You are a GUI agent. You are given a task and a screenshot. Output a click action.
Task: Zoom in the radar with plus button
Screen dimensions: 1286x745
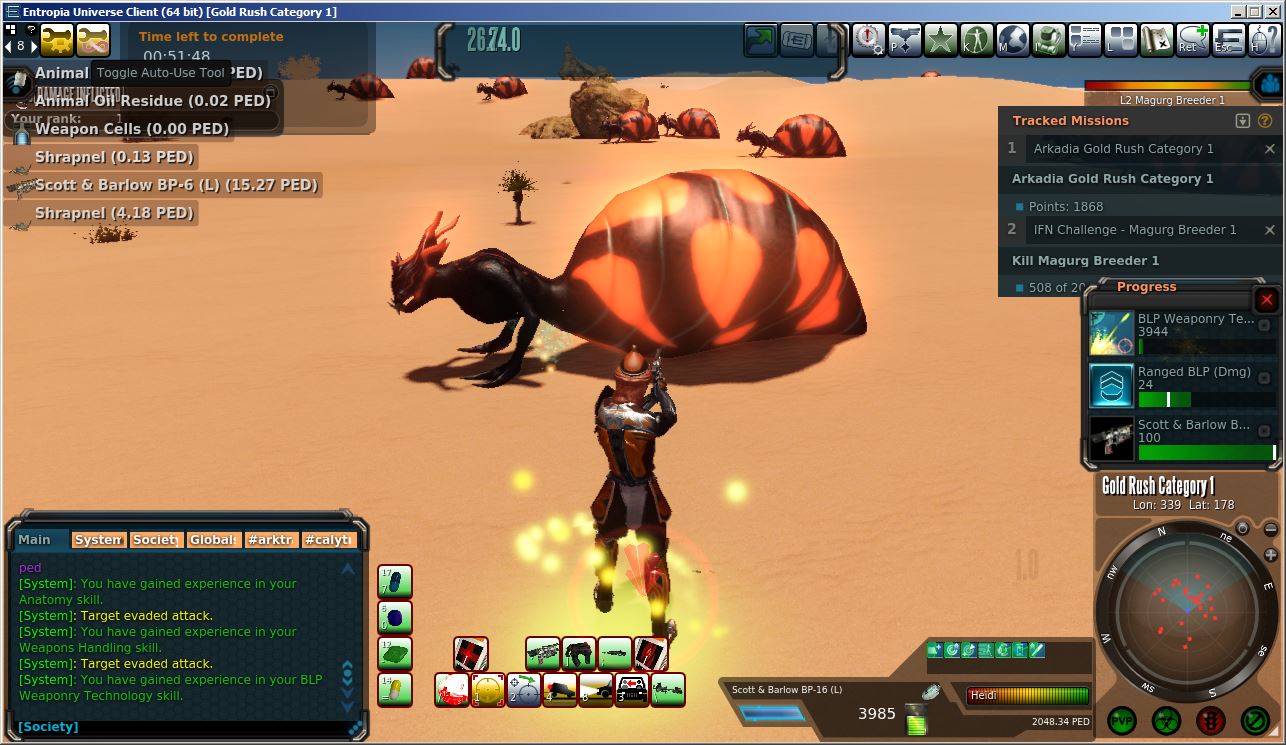click(1270, 555)
